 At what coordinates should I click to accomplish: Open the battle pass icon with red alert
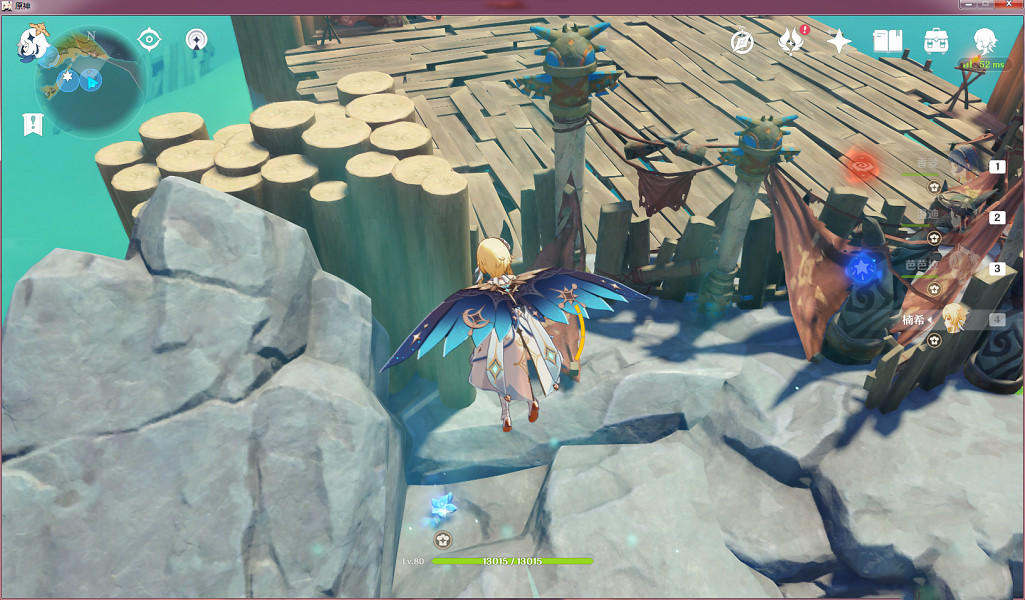pyautogui.click(x=791, y=42)
